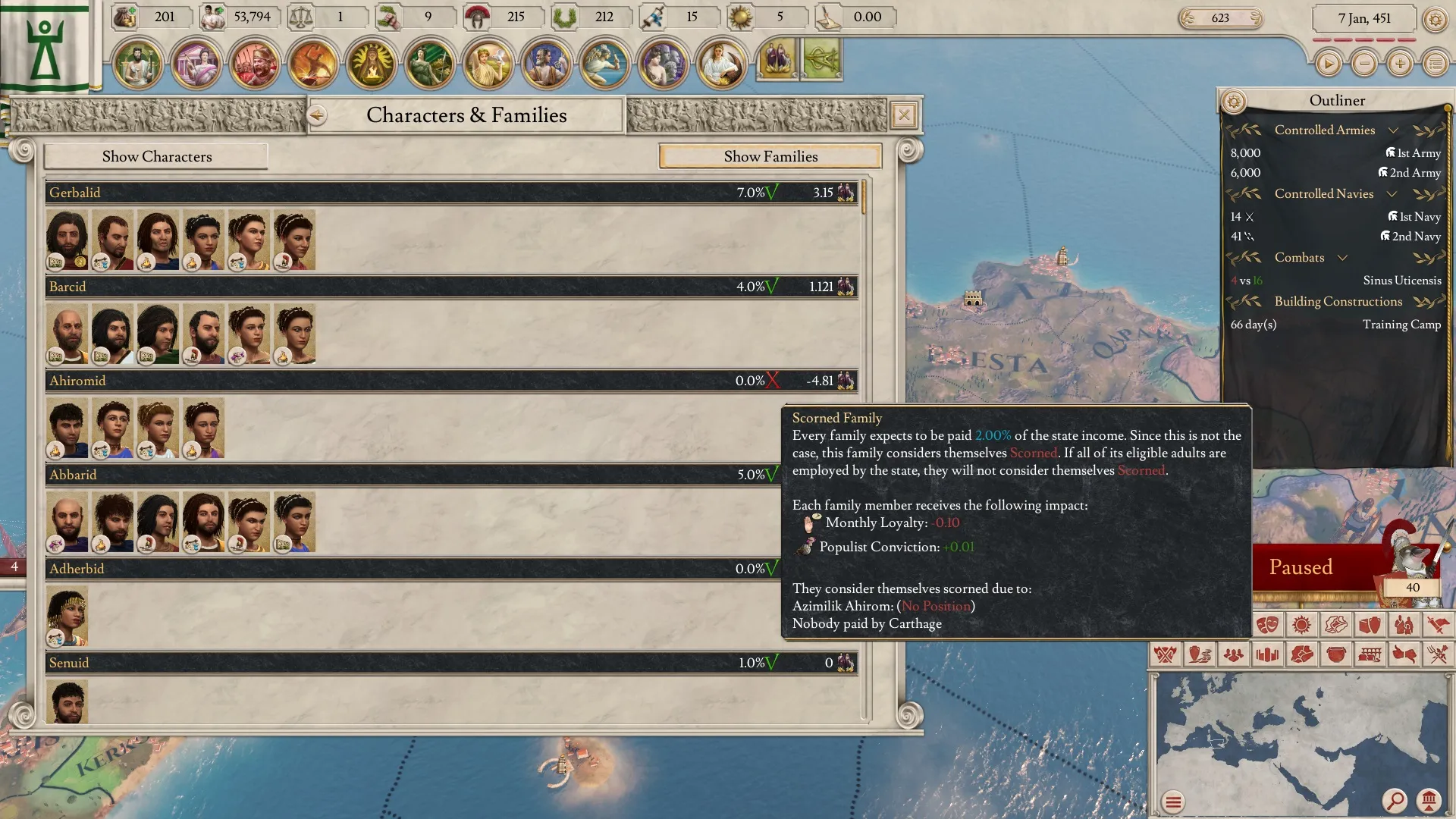Click the minimap zoom magnifier button

pos(1394,800)
